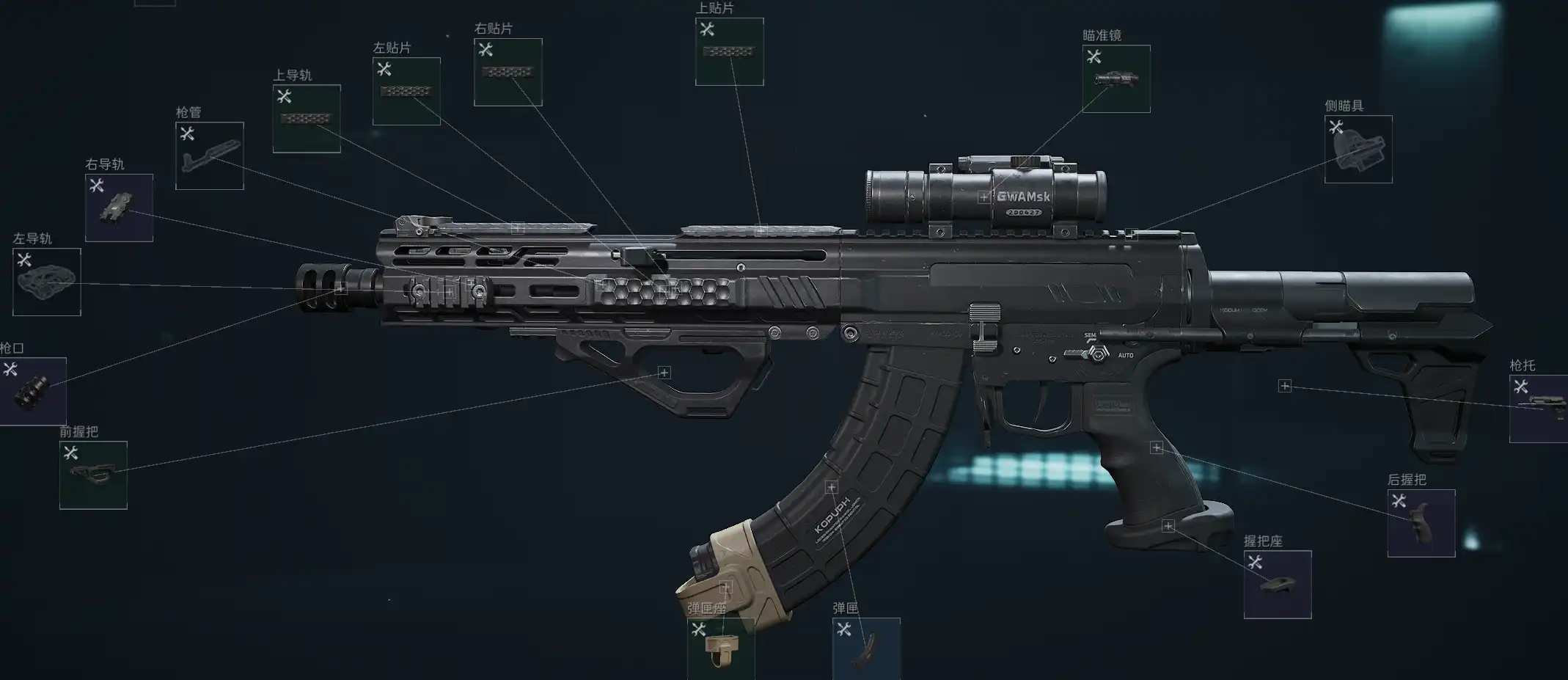Select the 上贴片 patch slot
1568x680 pixels.
pyautogui.click(x=729, y=52)
